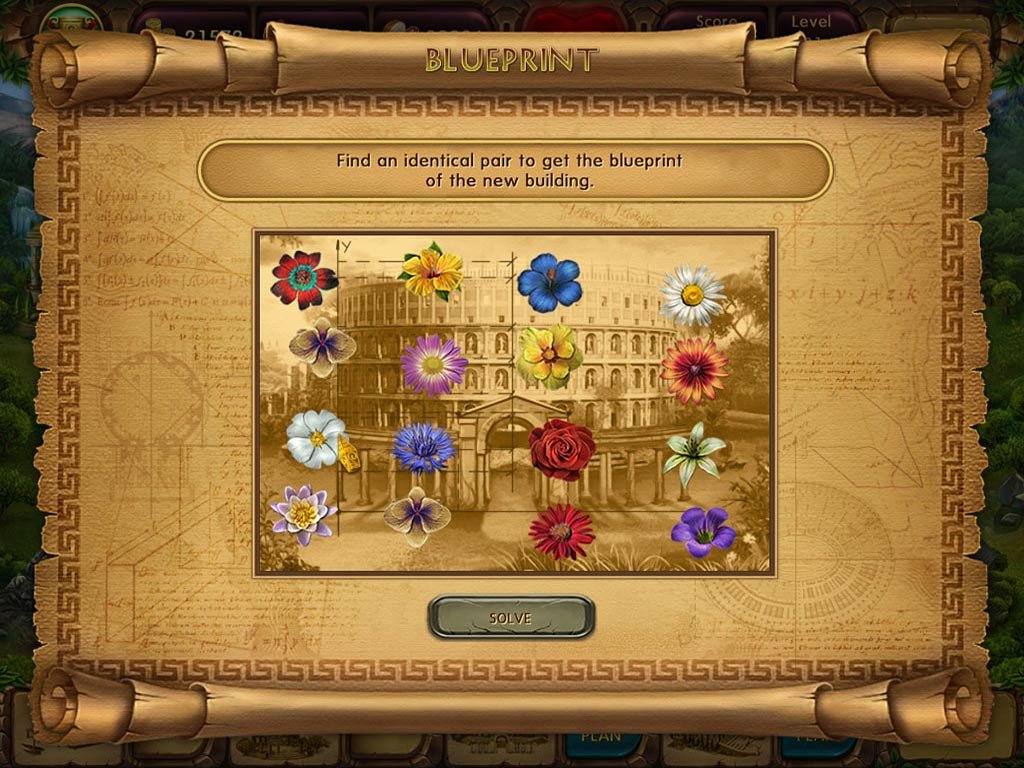Choose the blue five-petal flower

[549, 282]
